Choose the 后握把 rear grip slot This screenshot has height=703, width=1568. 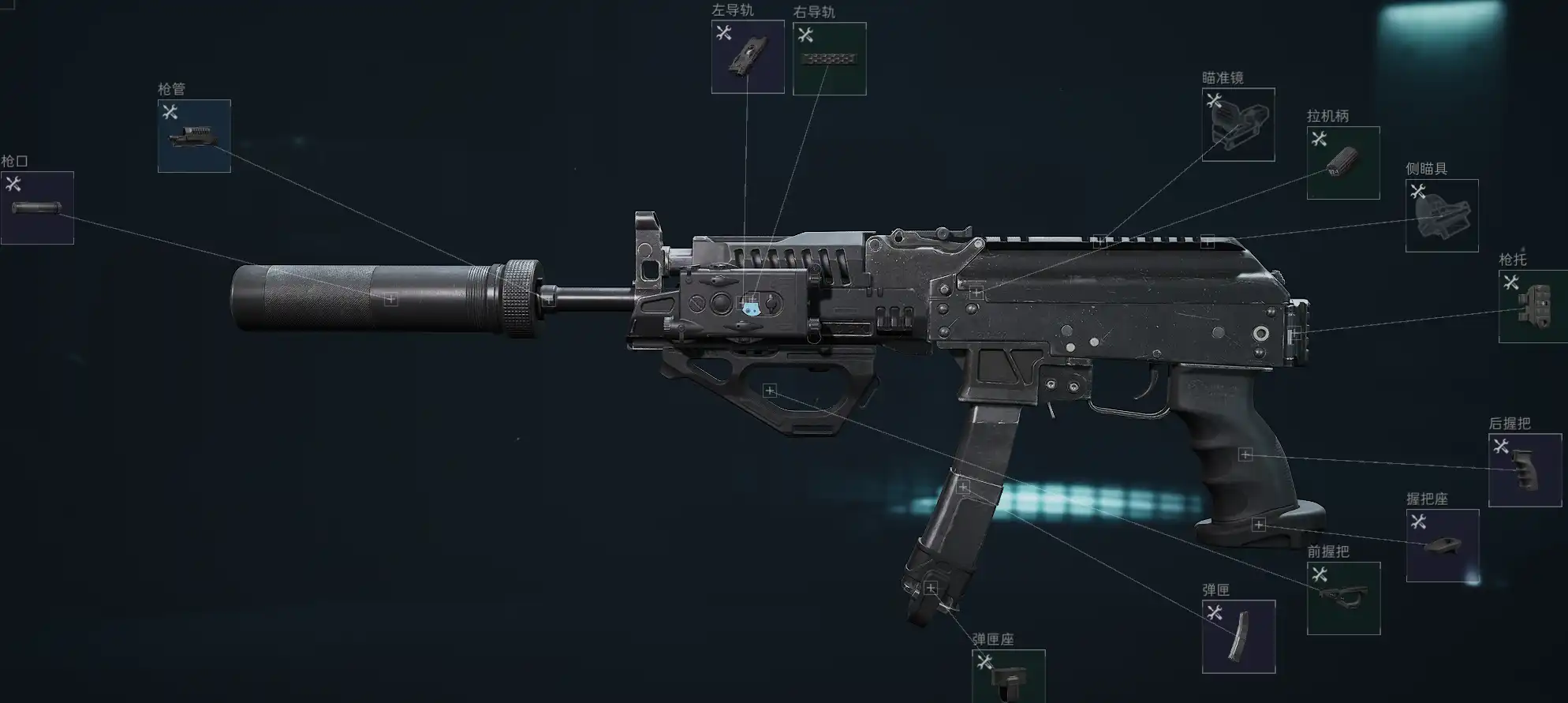1525,470
